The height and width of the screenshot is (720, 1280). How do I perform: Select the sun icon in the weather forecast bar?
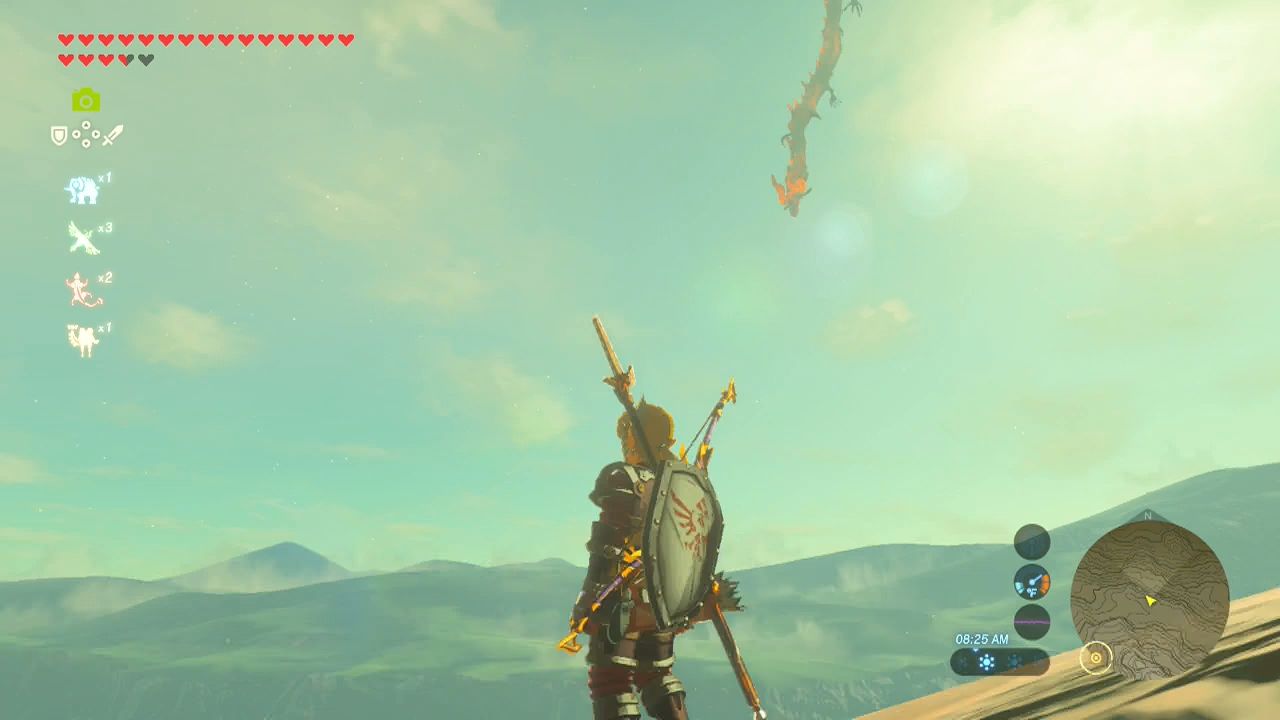(987, 662)
